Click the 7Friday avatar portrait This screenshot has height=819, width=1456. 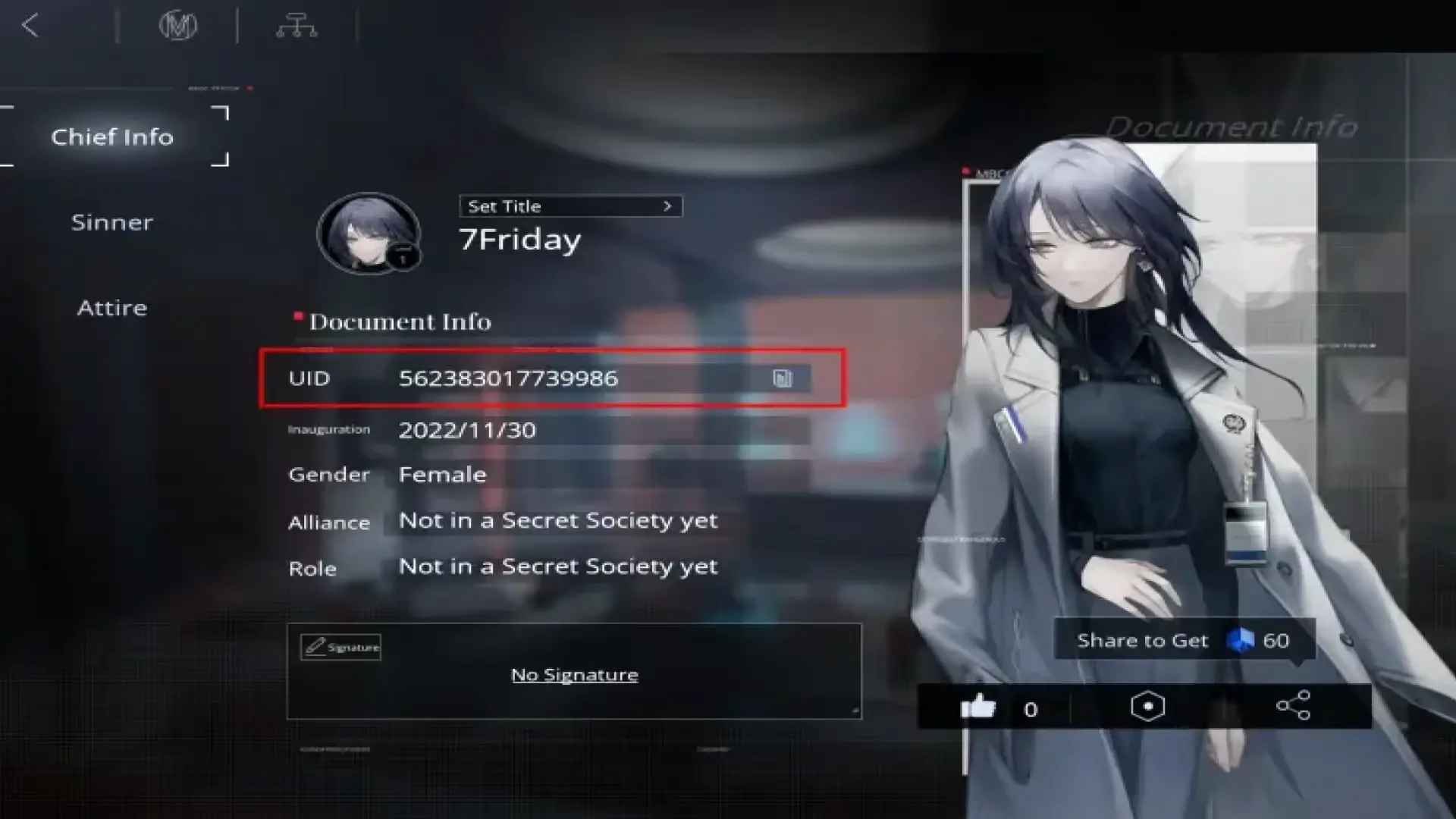369,234
